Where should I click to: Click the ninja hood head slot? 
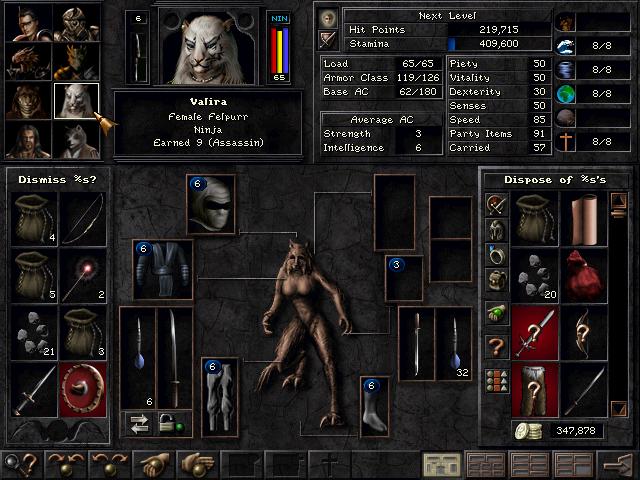tap(211, 204)
